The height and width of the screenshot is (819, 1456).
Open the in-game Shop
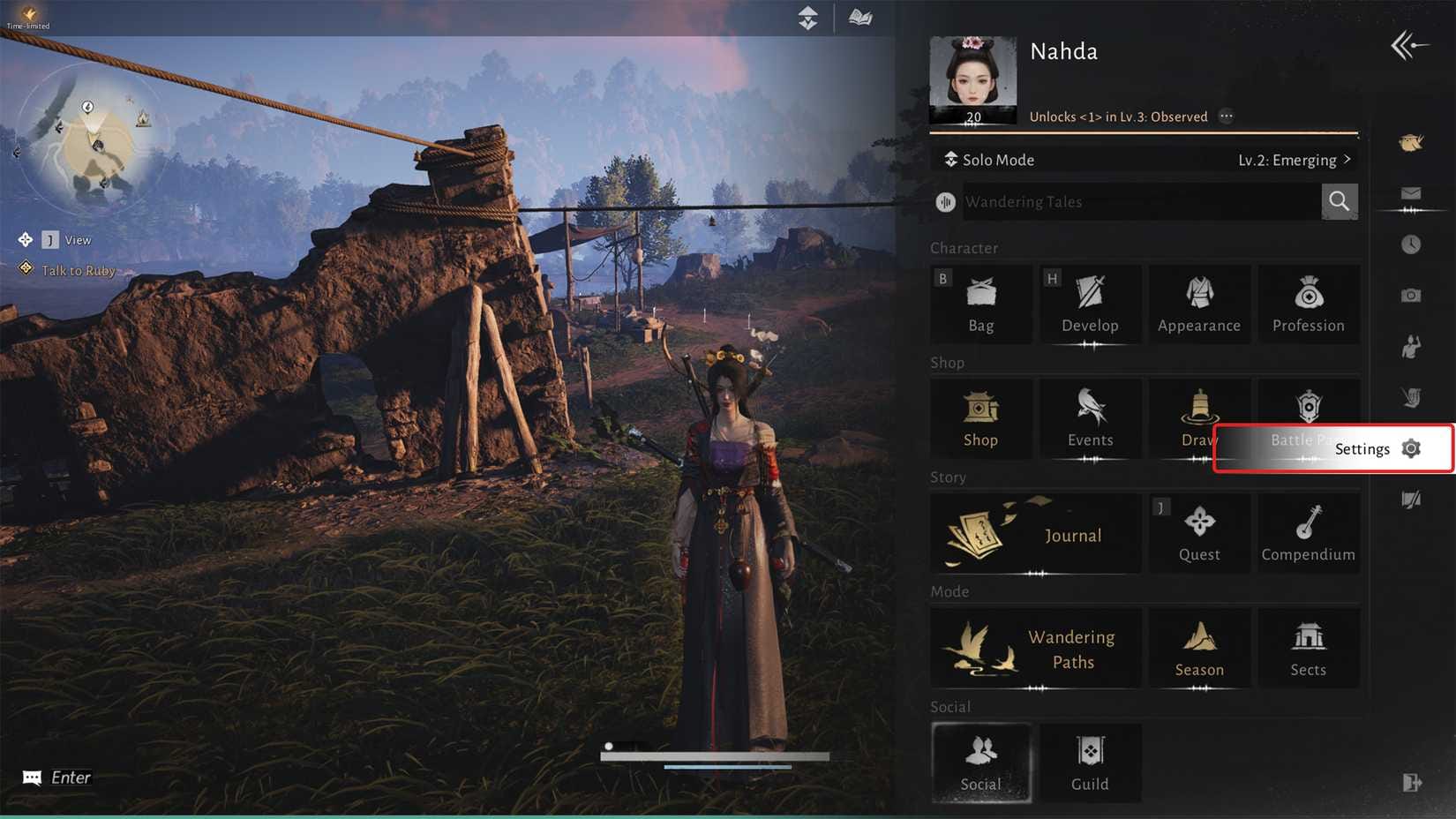click(980, 419)
